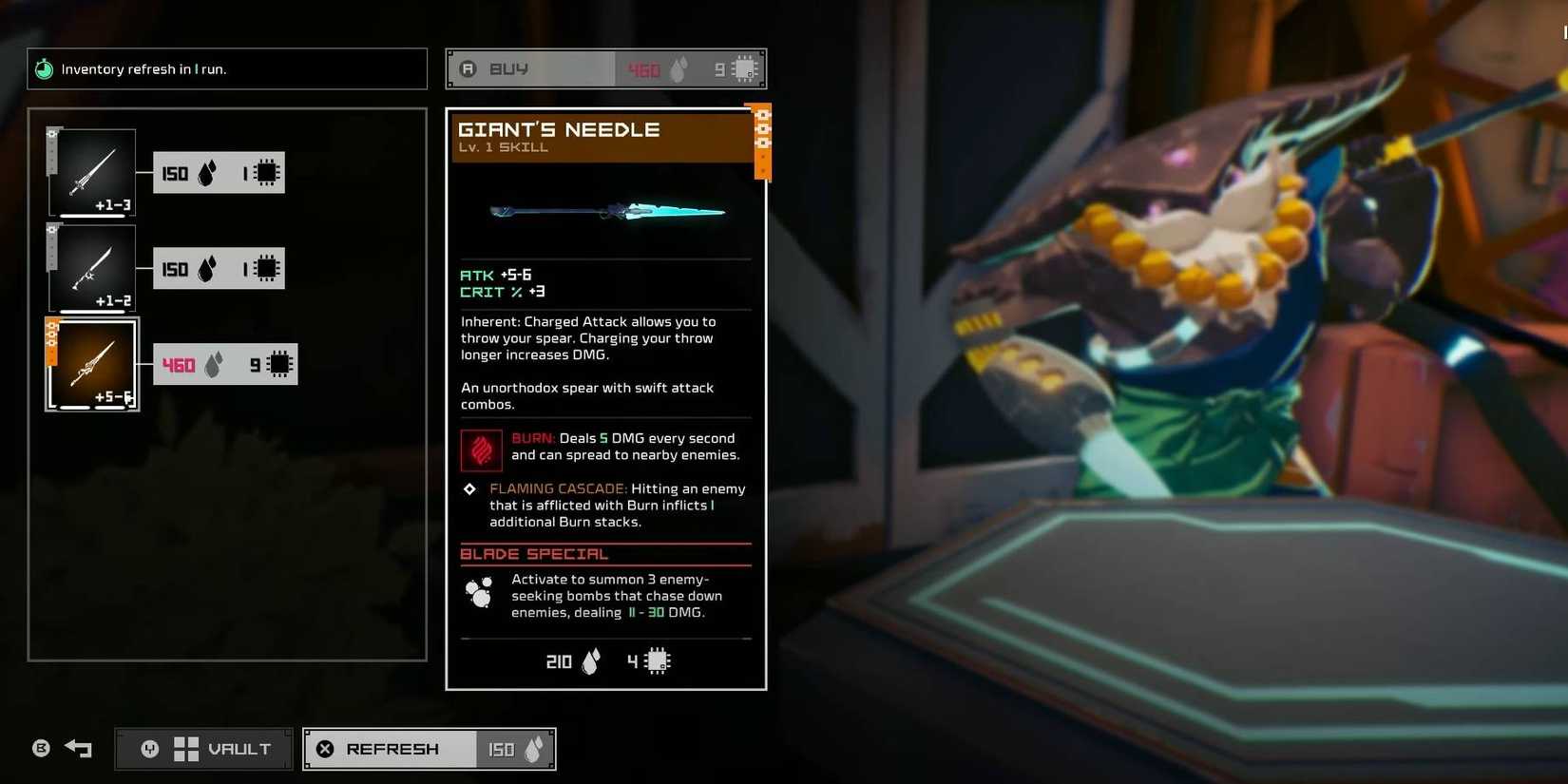Go back using the return arrow
1568x784 pixels.
[78, 749]
